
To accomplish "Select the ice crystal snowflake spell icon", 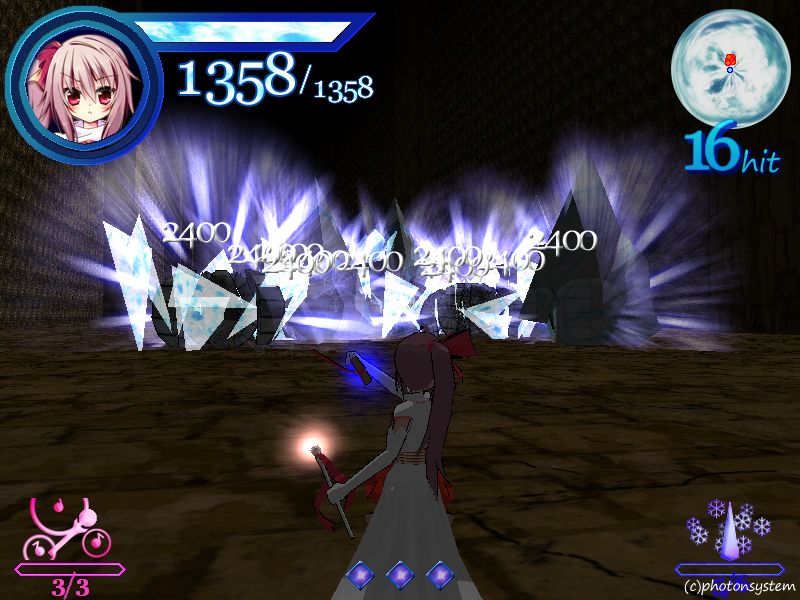I will tap(732, 528).
